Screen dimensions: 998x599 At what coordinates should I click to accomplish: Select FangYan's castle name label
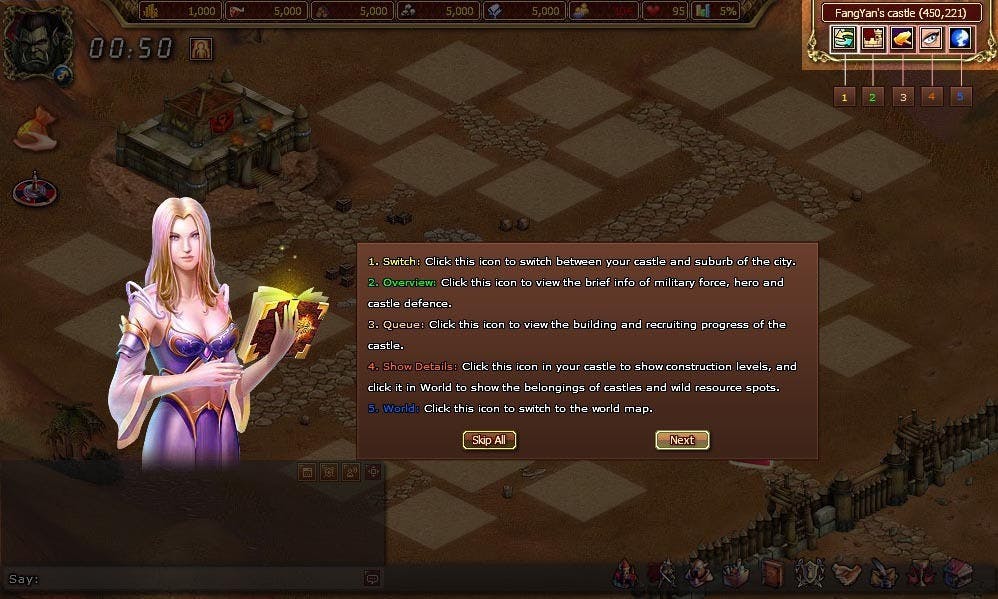click(899, 13)
